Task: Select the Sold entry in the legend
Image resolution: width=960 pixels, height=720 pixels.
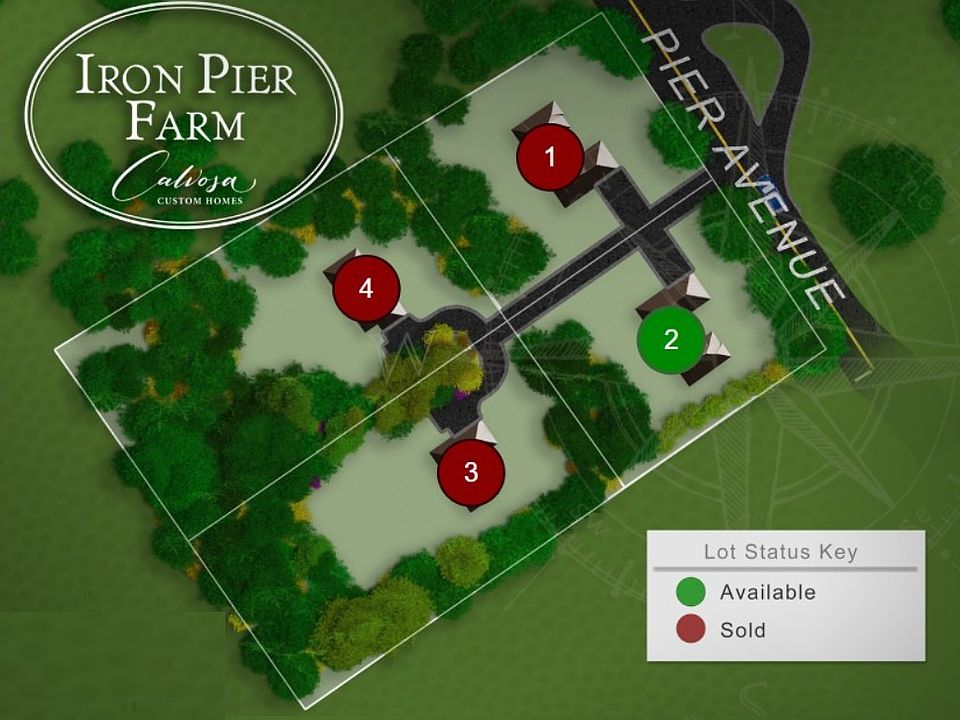Action: point(741,630)
